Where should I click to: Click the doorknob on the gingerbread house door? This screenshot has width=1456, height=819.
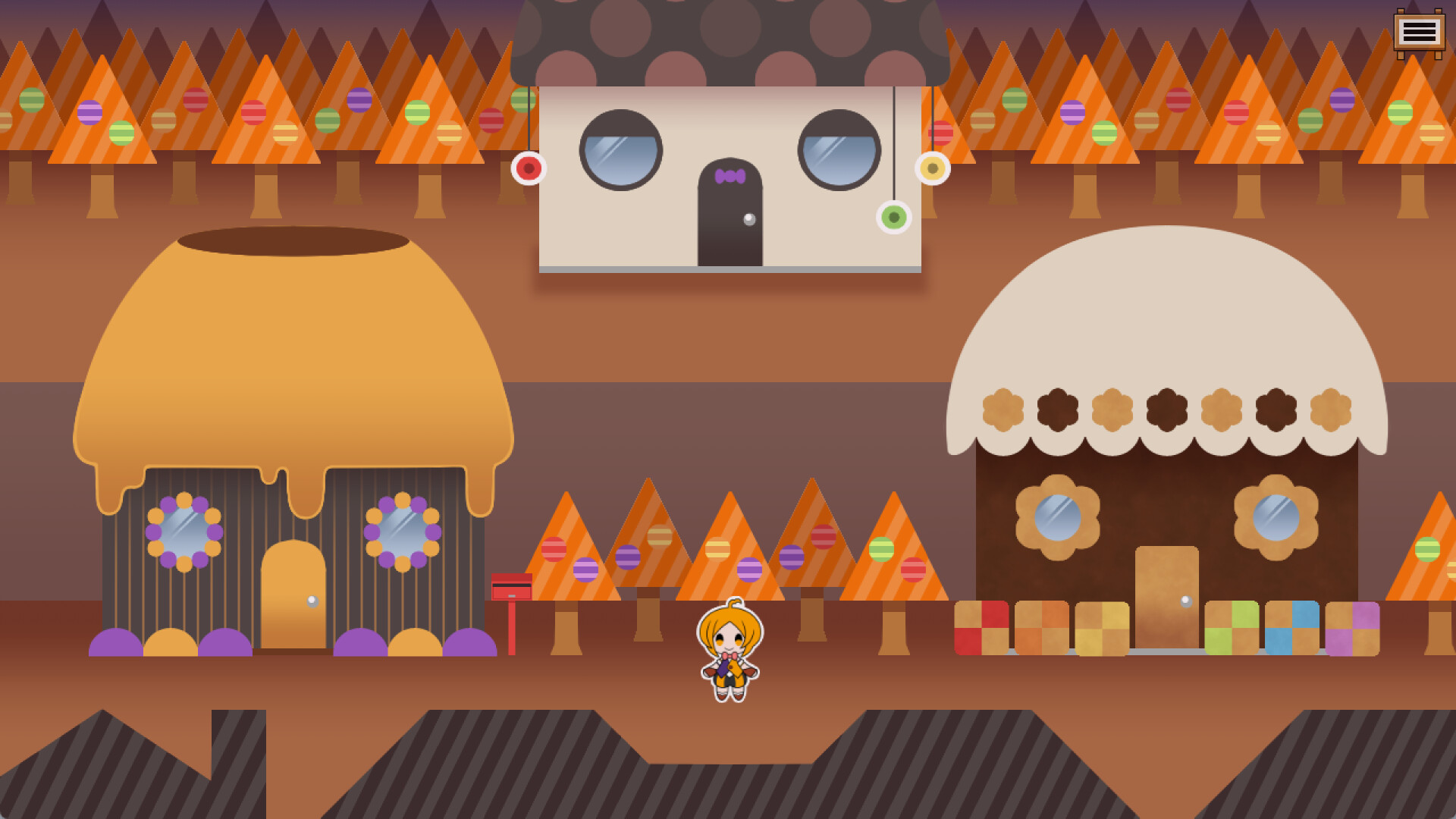(x=1187, y=601)
